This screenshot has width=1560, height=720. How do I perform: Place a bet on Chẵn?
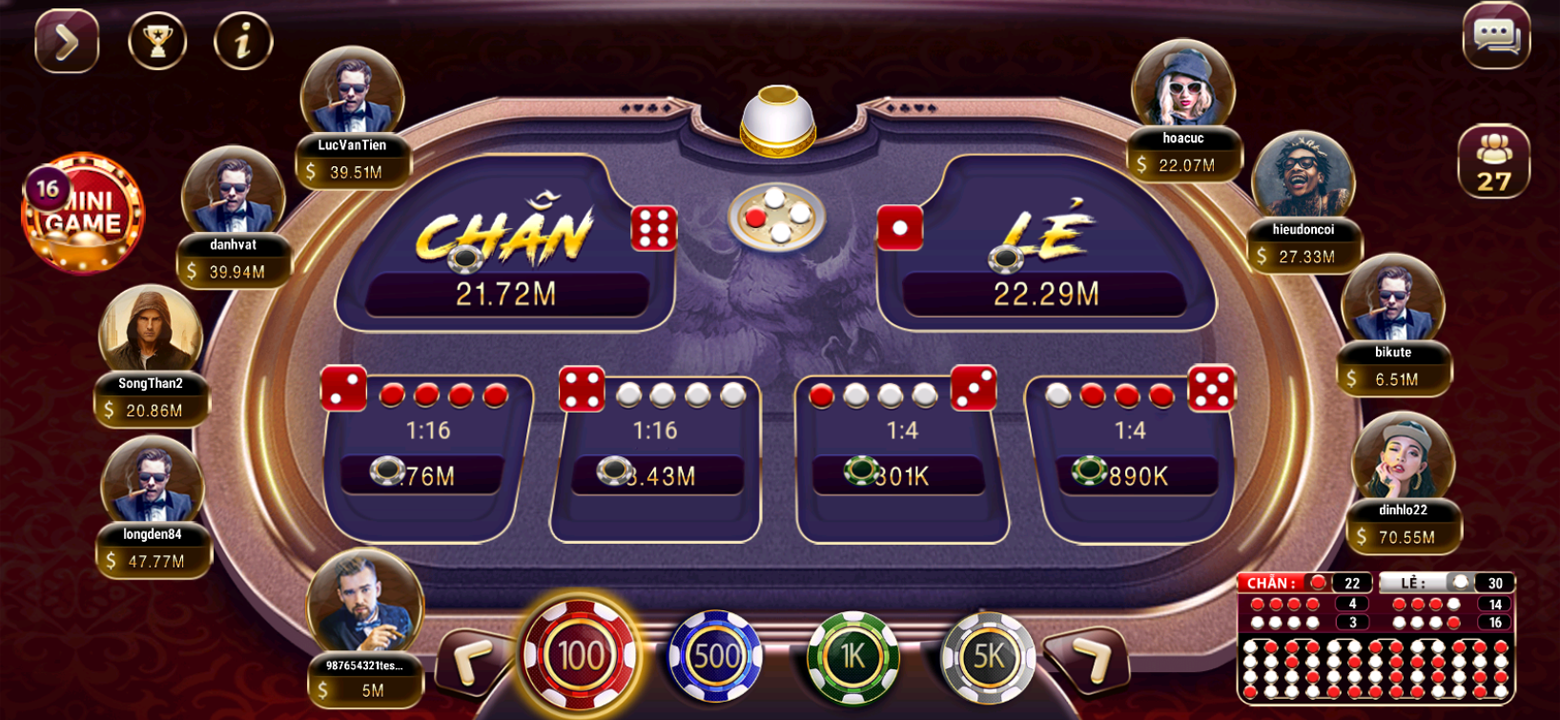505,250
